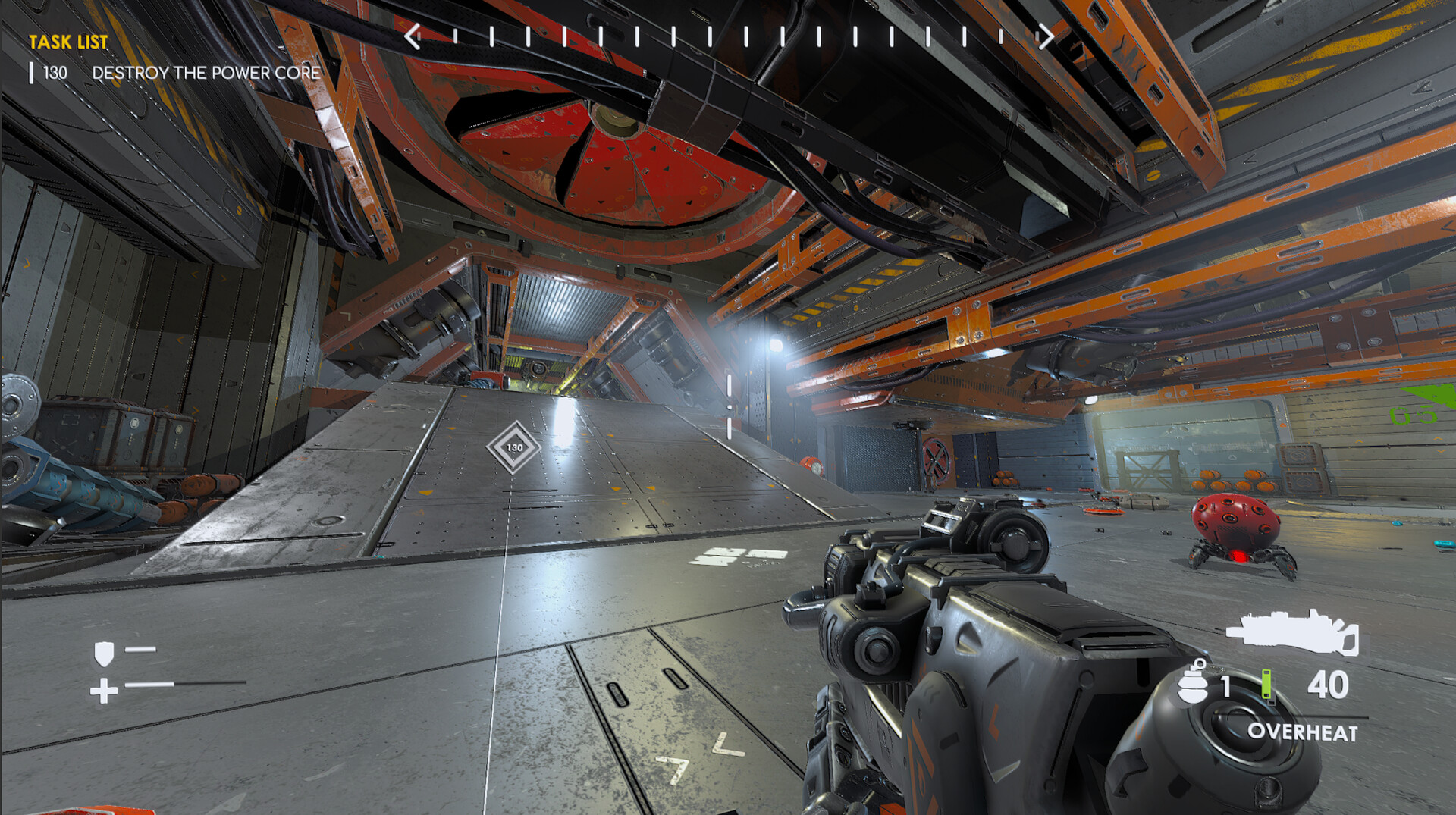Toggle the OVERHEAT weapon status indicator
Image resolution: width=1456 pixels, height=815 pixels.
[1303, 733]
